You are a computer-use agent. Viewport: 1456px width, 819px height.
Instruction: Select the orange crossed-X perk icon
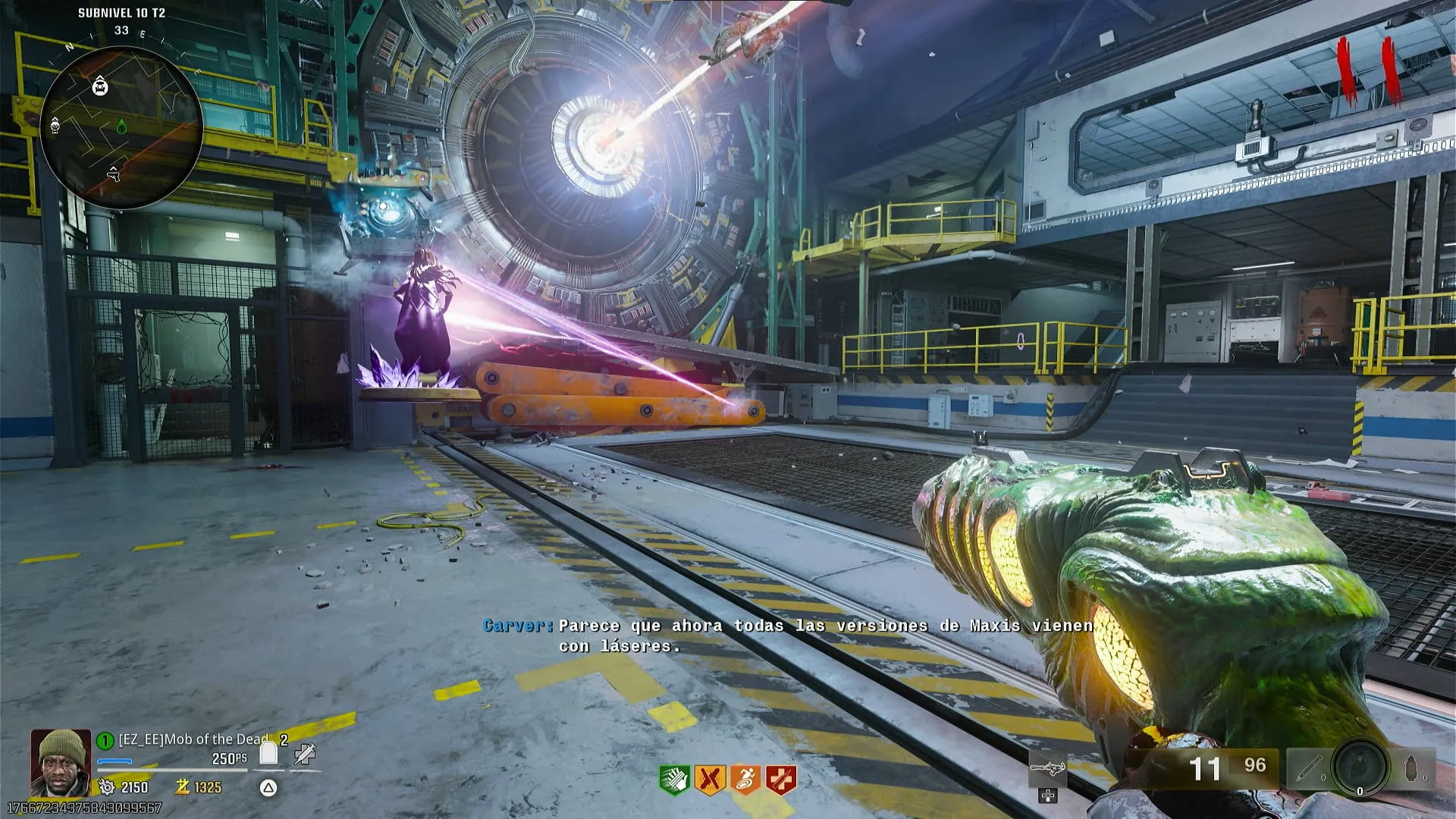709,780
